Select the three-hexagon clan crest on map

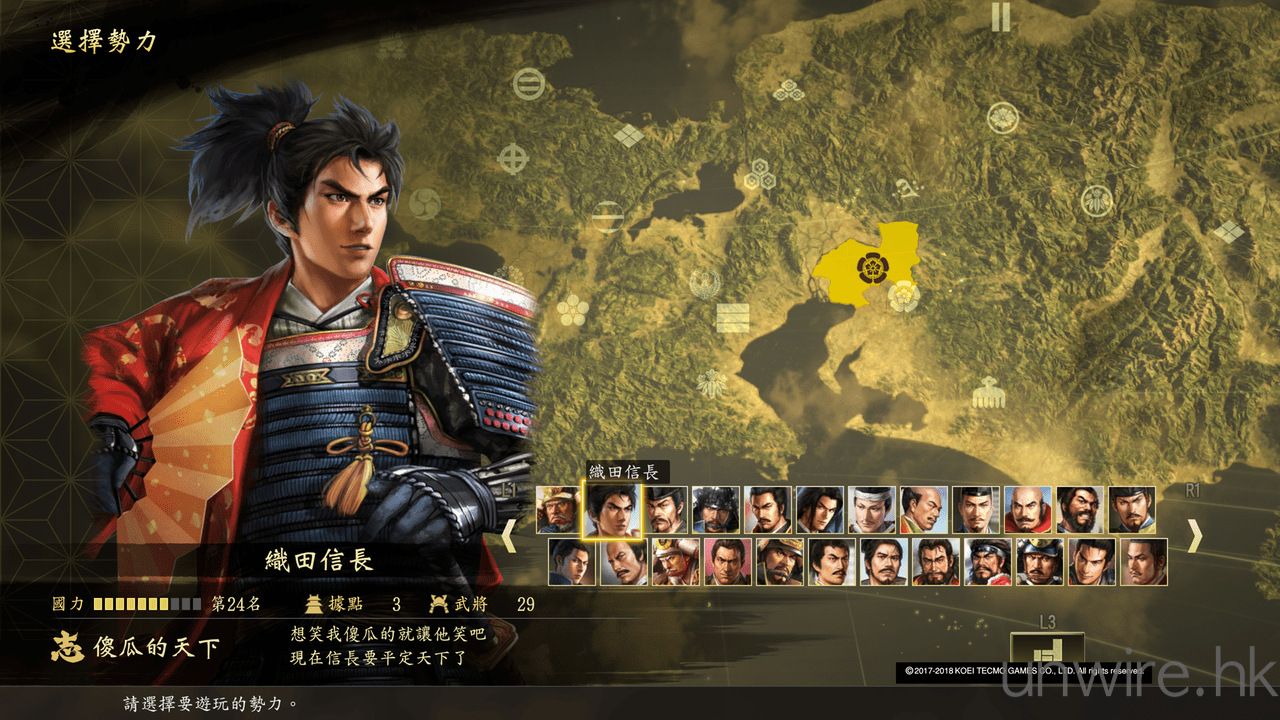pyautogui.click(x=759, y=175)
